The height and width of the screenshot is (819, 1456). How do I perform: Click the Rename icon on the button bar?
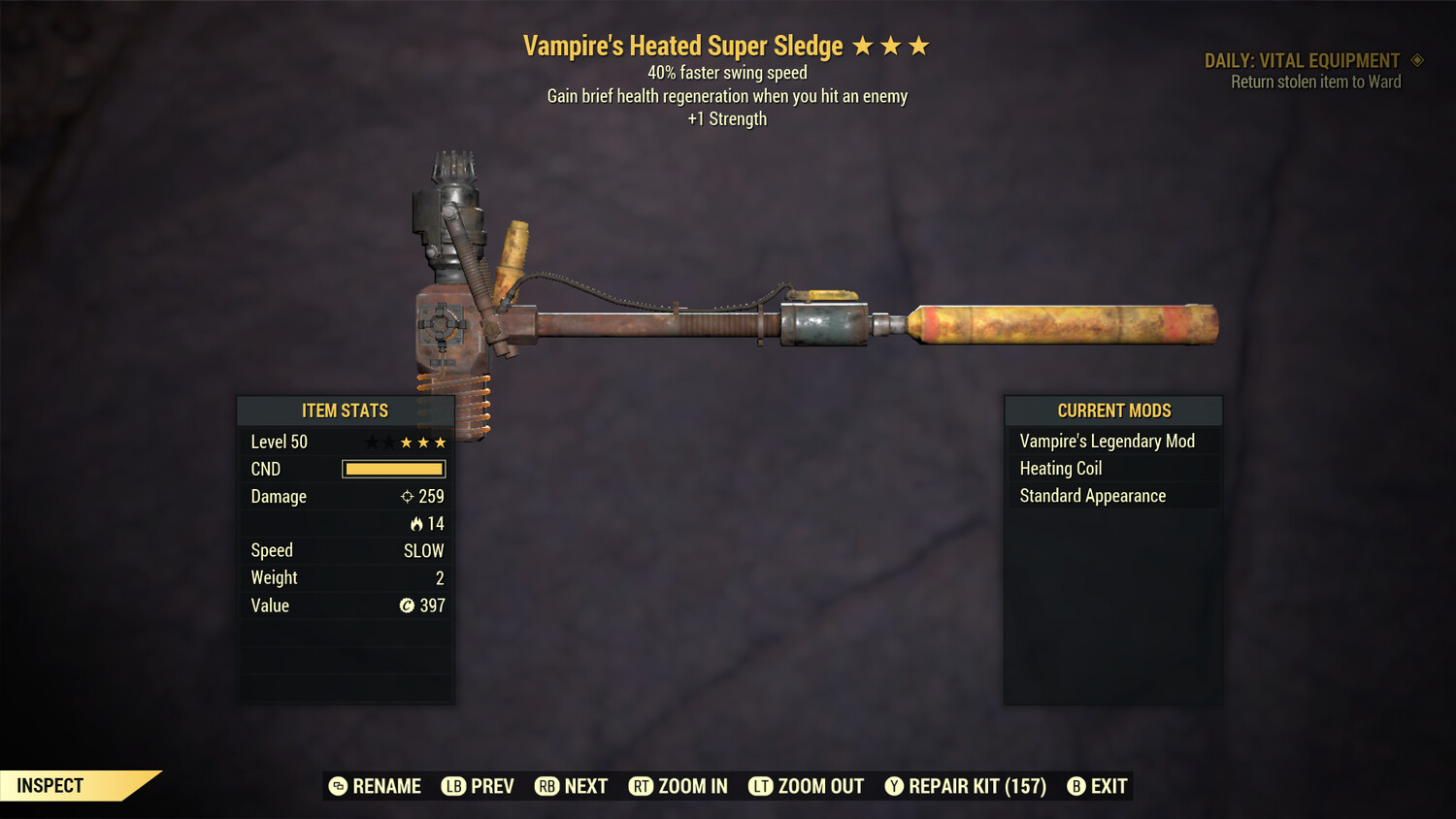339,786
